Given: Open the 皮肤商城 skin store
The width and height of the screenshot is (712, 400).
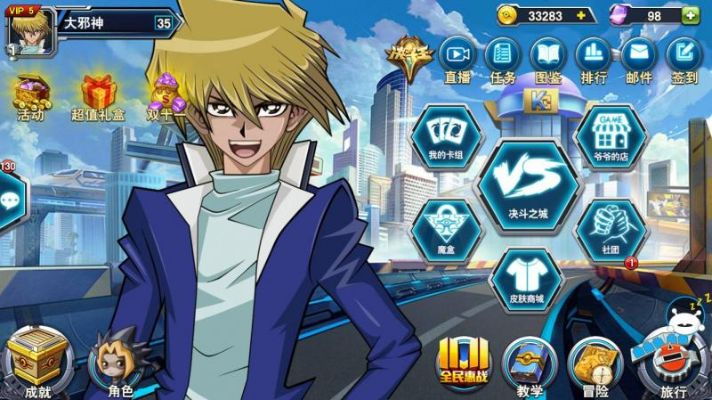Looking at the screenshot, I should click(x=528, y=276).
